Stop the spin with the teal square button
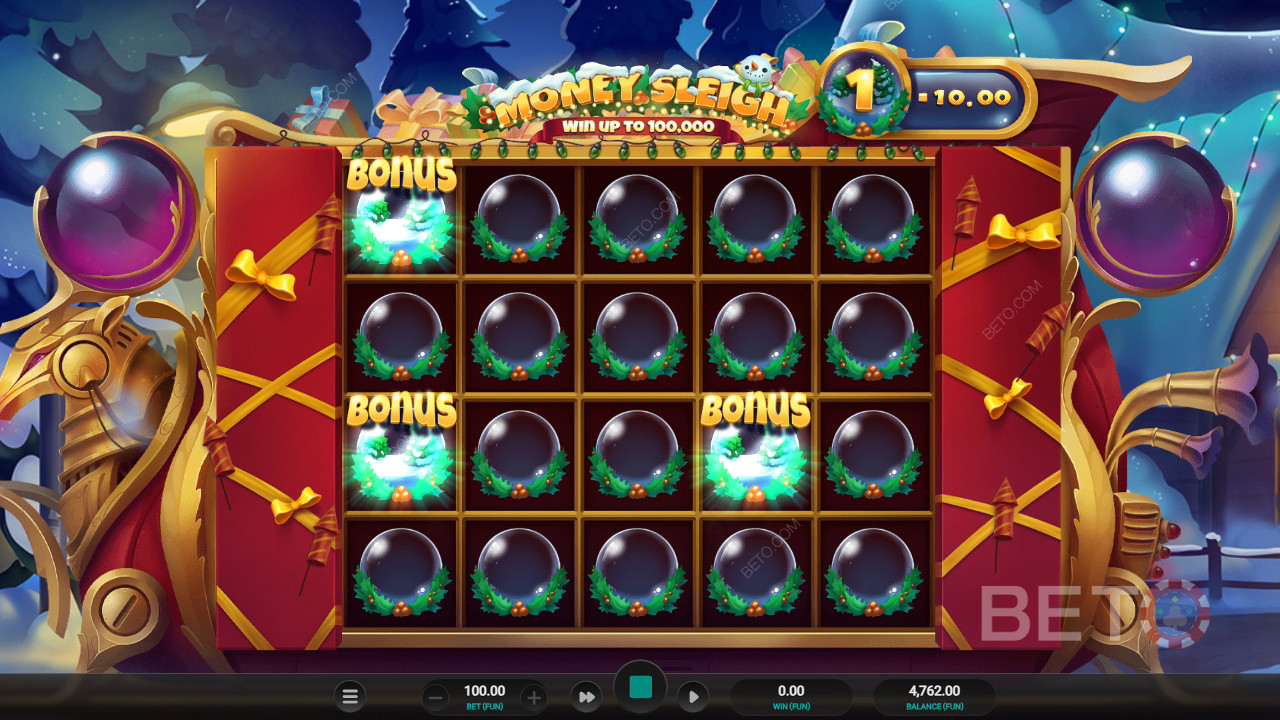 [x=640, y=687]
